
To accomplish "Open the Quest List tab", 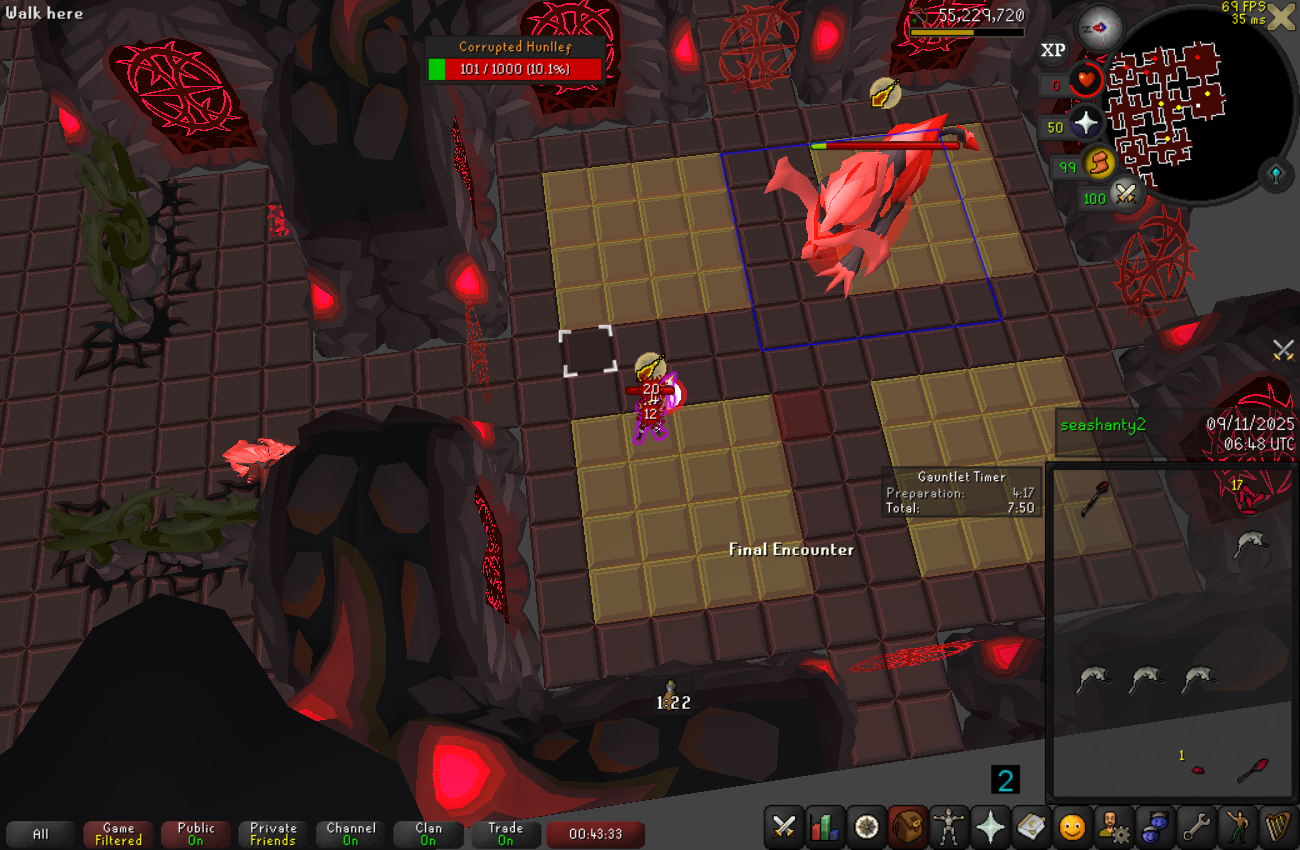I will (867, 827).
